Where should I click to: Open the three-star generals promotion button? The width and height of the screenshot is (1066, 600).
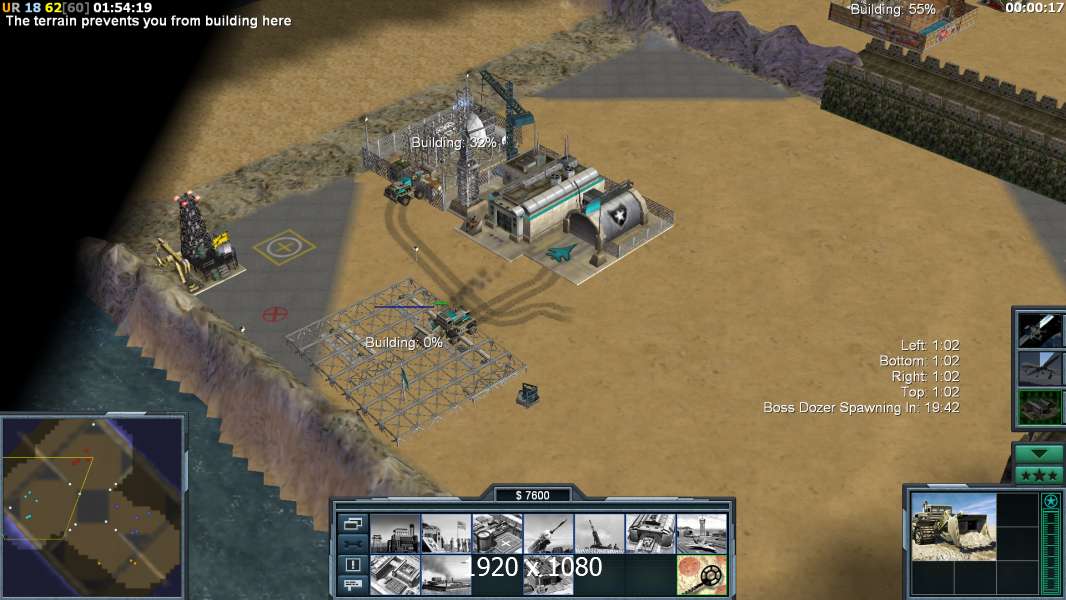pos(1039,475)
